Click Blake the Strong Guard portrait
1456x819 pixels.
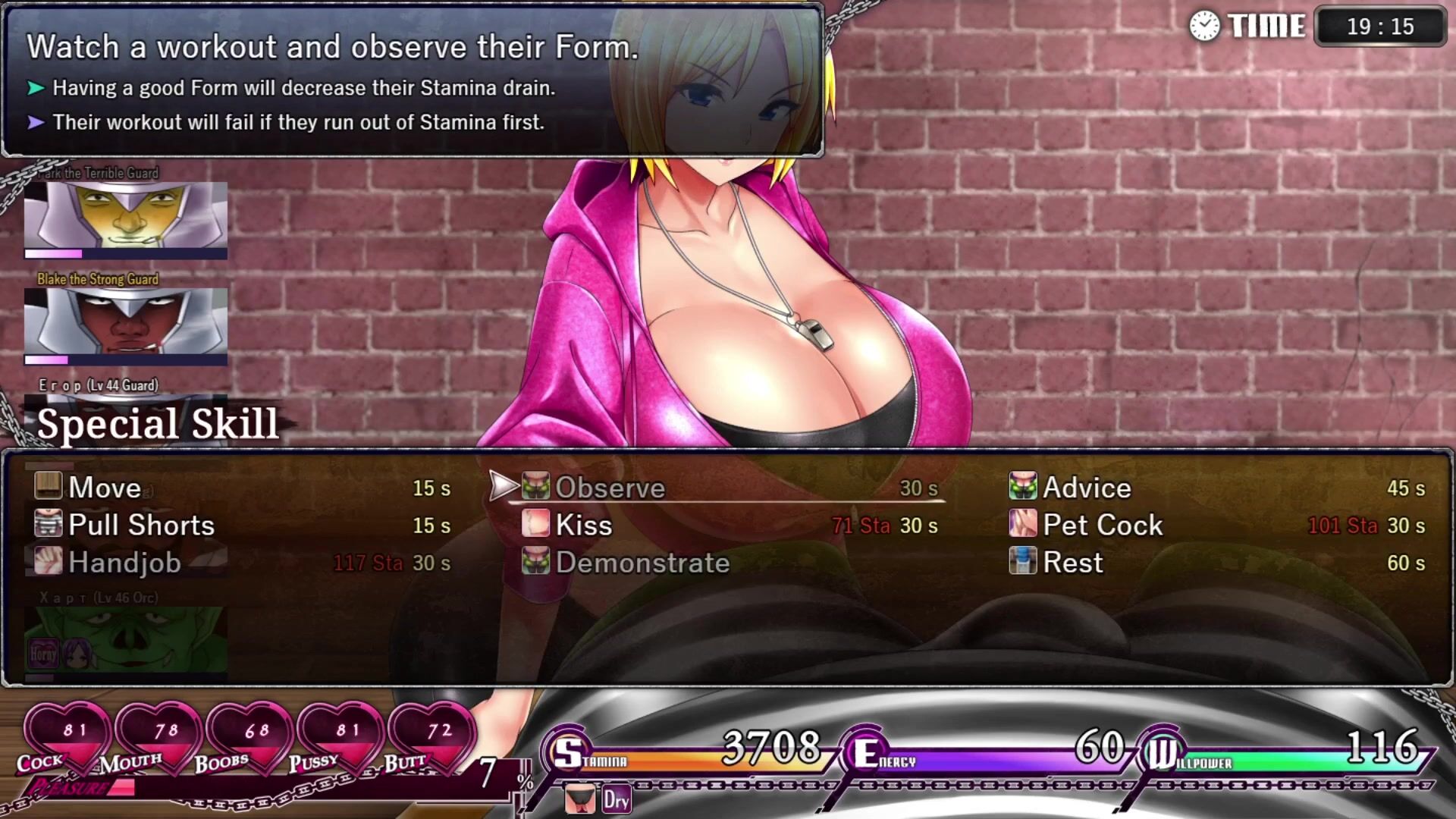pos(126,322)
